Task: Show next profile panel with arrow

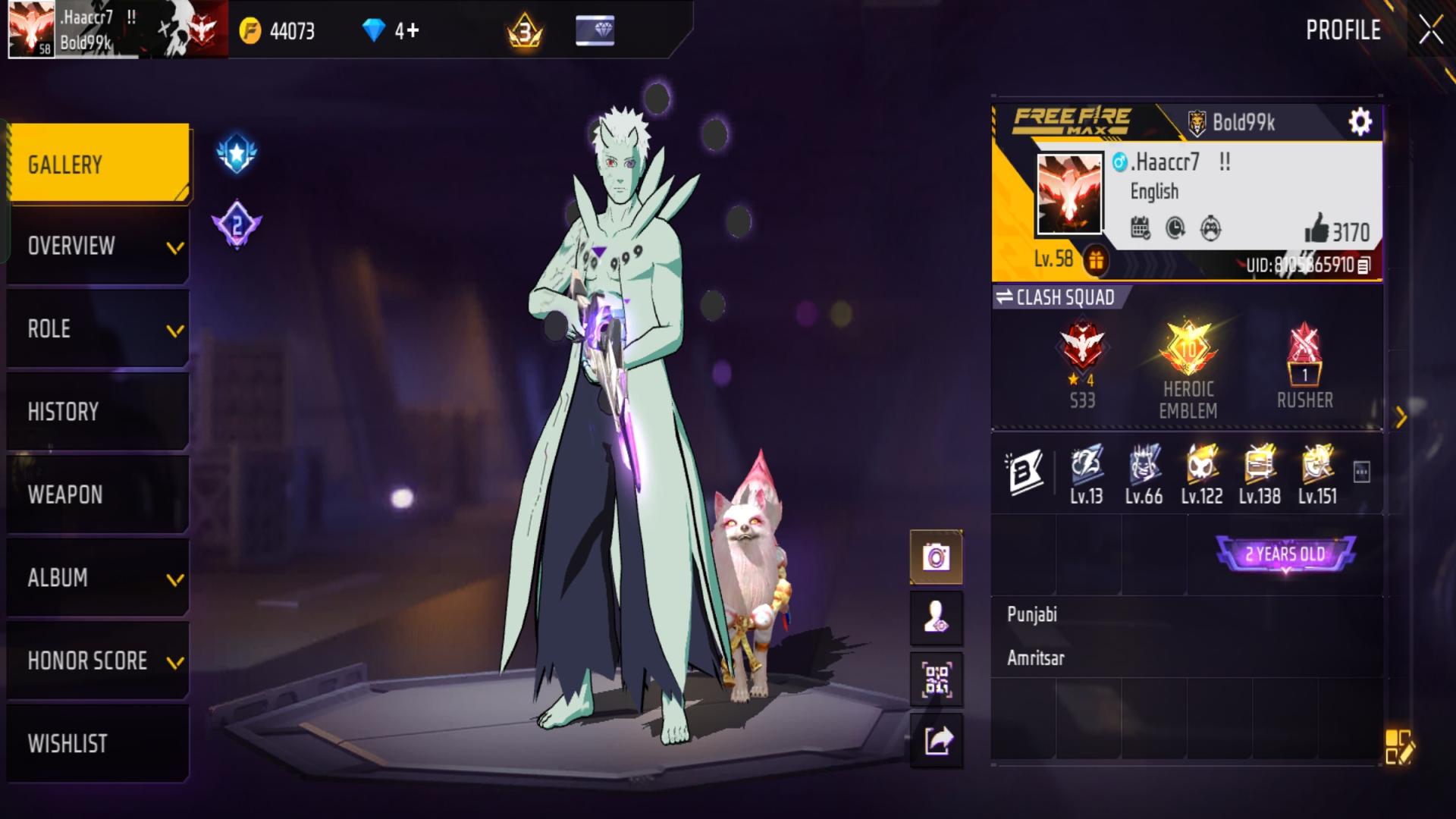Action: coord(1401,416)
